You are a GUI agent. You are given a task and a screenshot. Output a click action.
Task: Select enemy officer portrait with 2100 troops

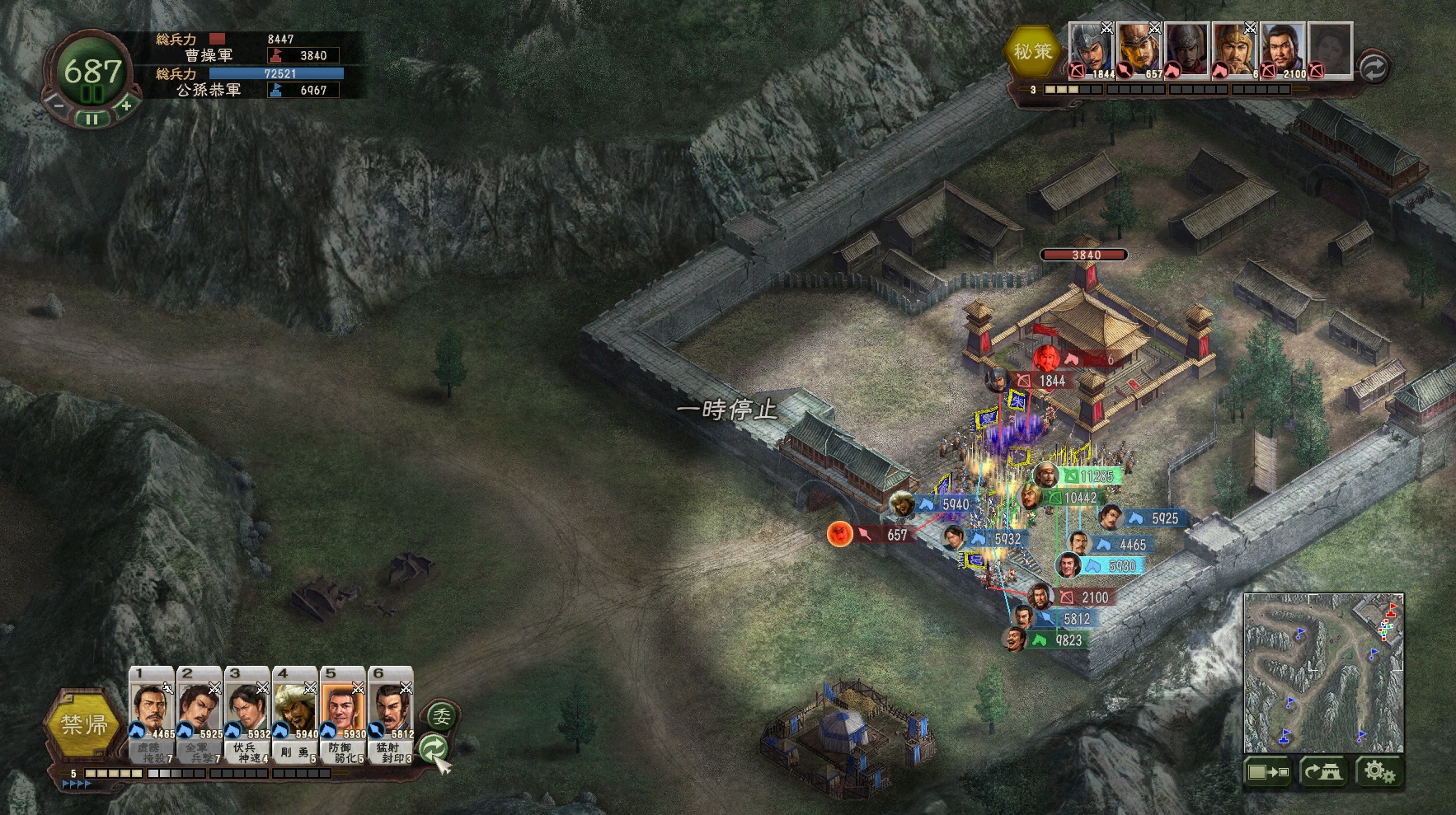point(1283,49)
